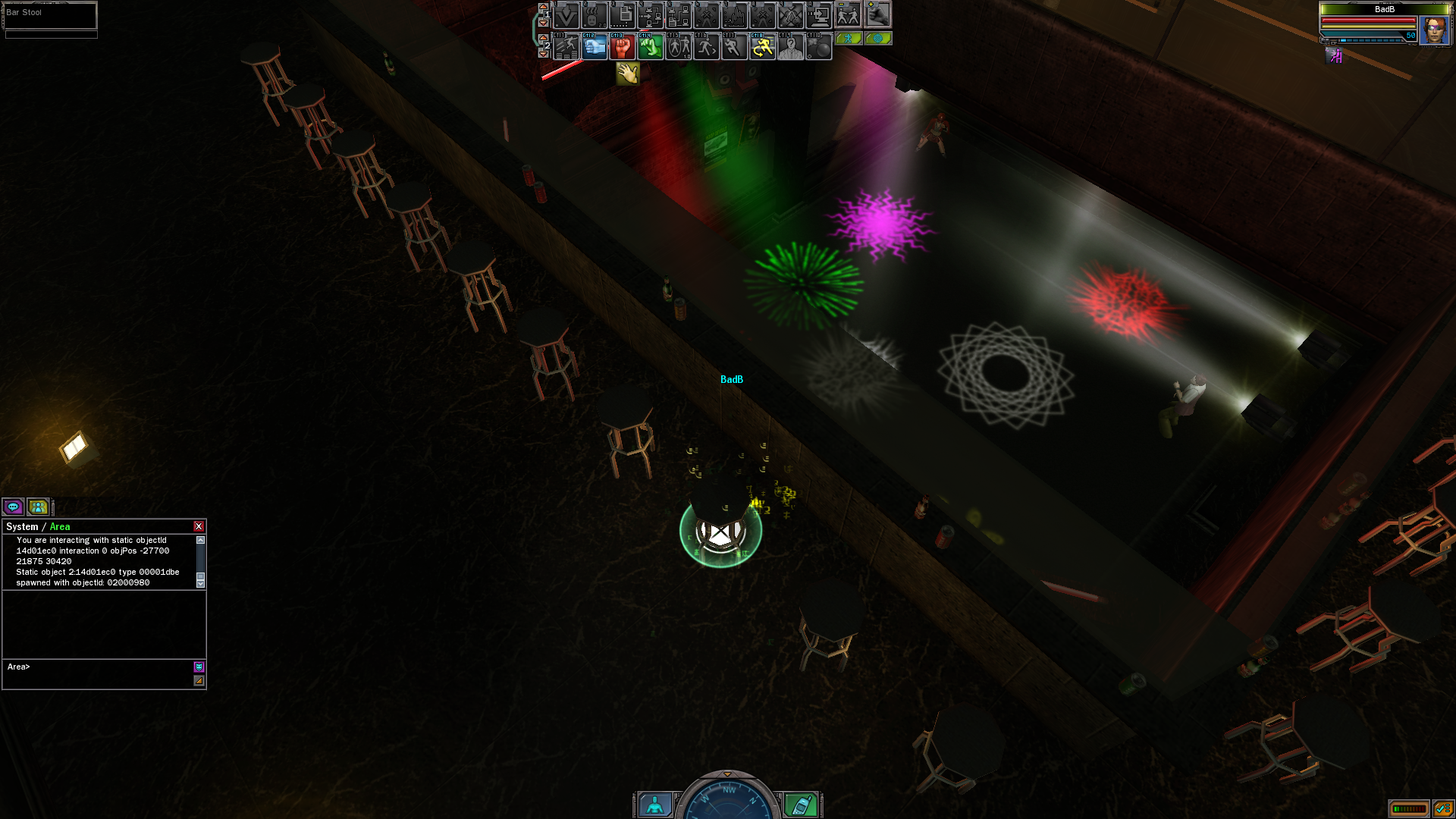
Task: Use the red raised fist ability
Action: point(623,48)
